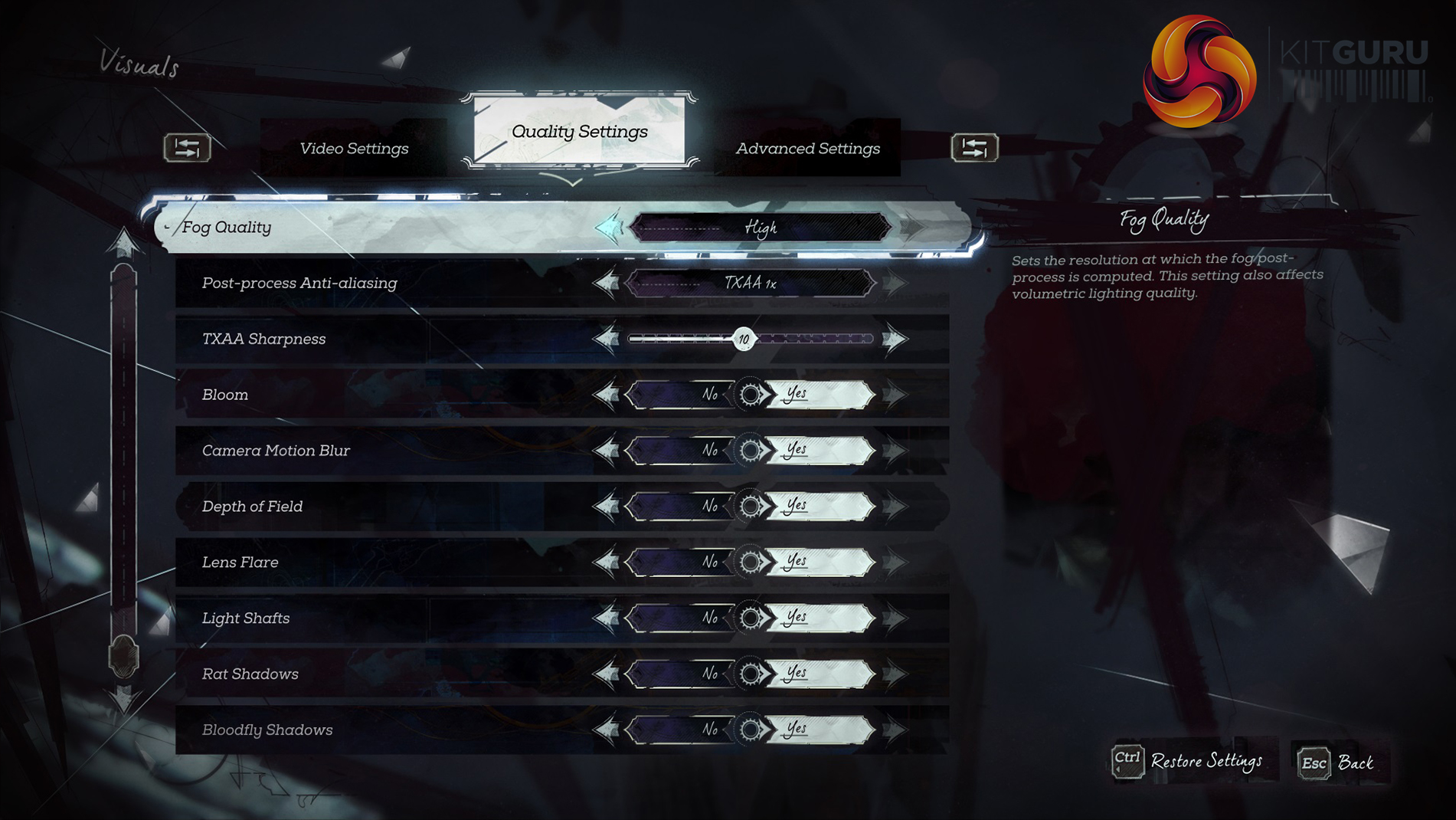1456x820 pixels.
Task: Click the scroll down arrow on list
Action: [x=123, y=699]
